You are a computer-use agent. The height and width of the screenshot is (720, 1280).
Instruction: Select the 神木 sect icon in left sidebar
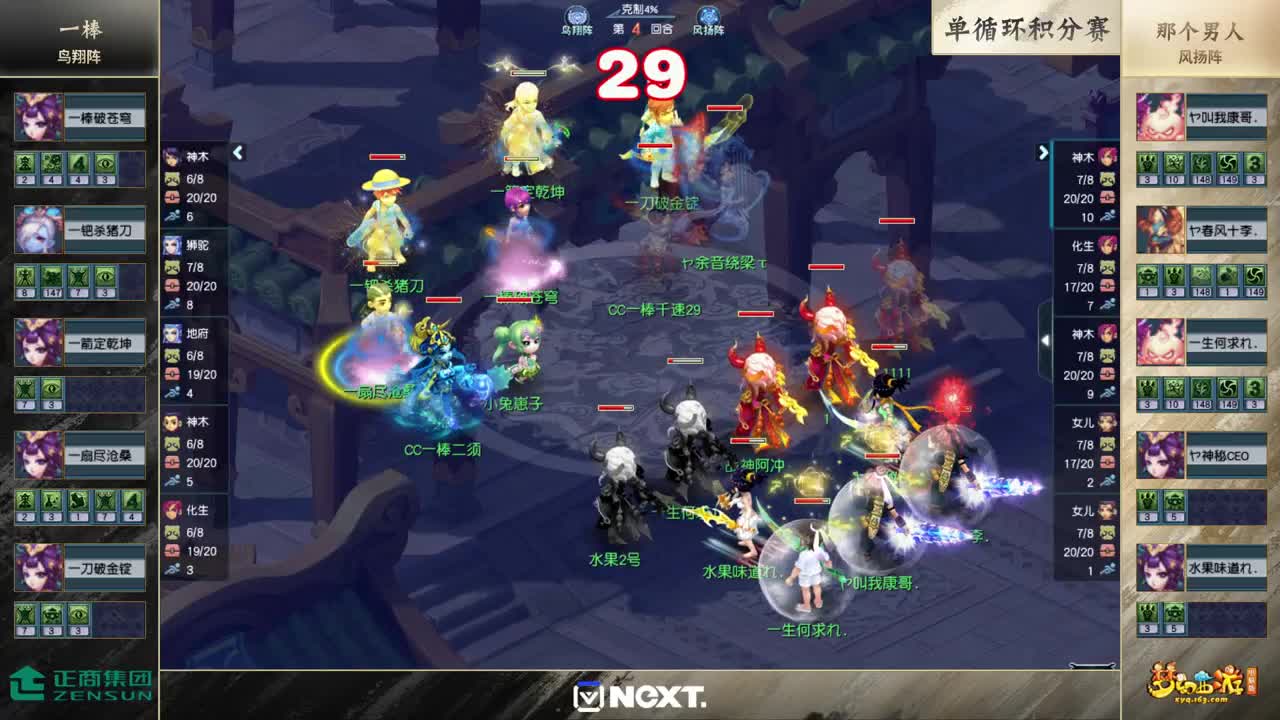point(172,155)
